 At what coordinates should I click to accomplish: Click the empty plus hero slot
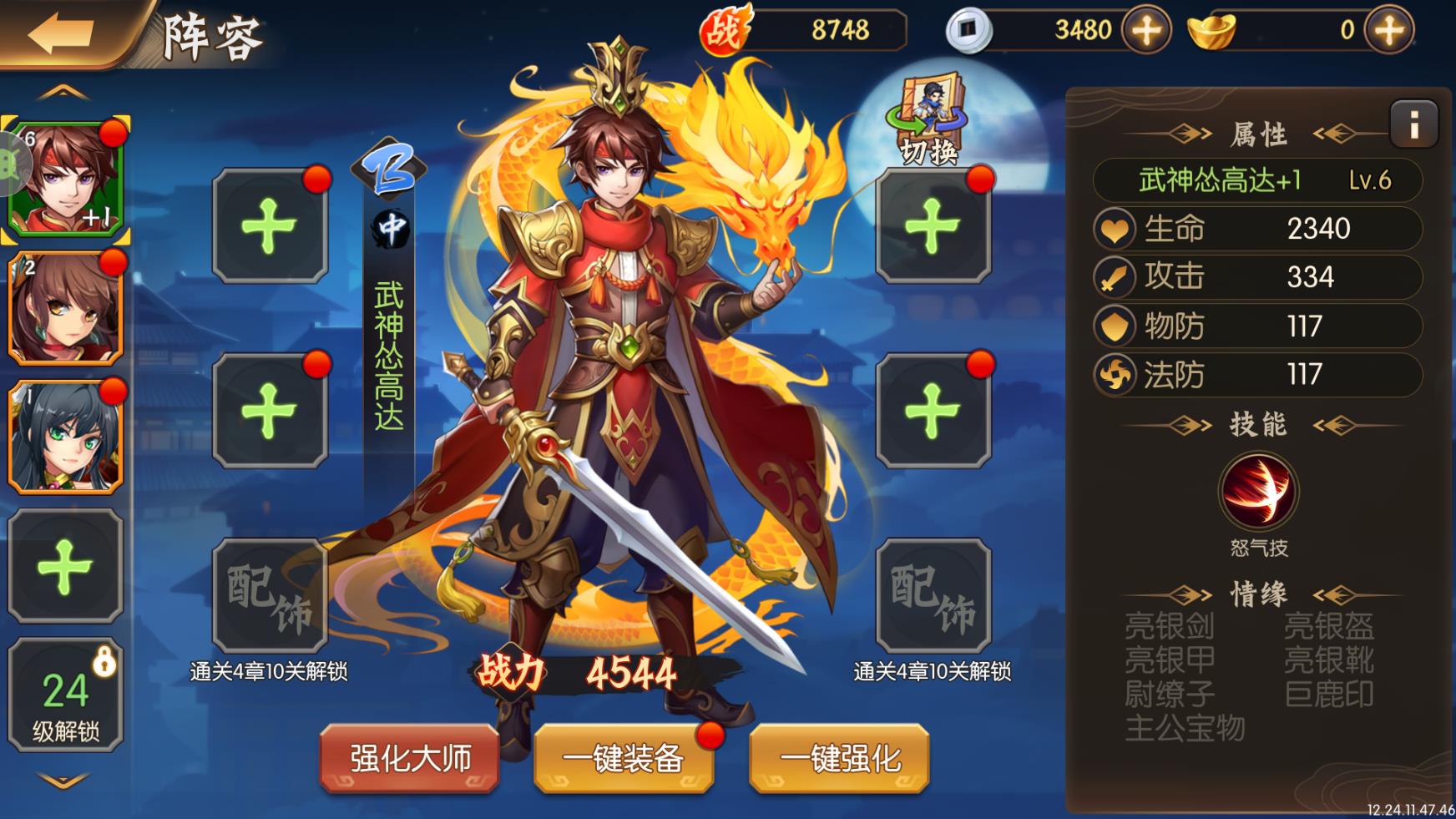point(65,564)
